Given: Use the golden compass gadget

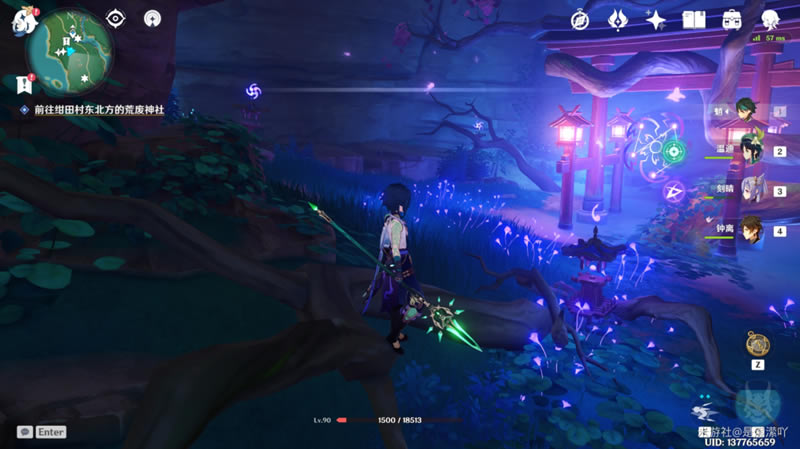Looking at the screenshot, I should tap(758, 344).
